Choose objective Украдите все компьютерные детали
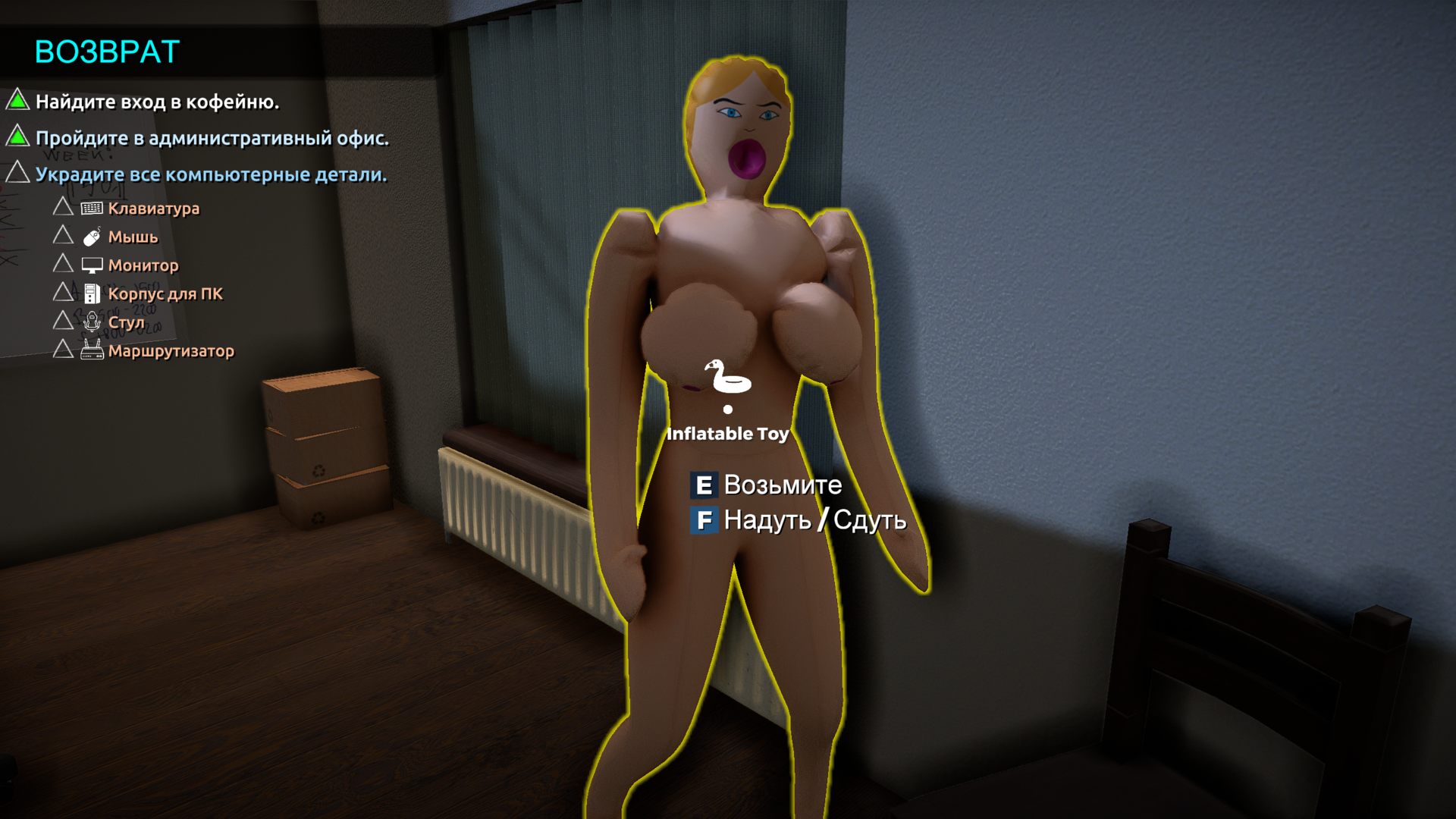The height and width of the screenshot is (819, 1456). coord(211,174)
